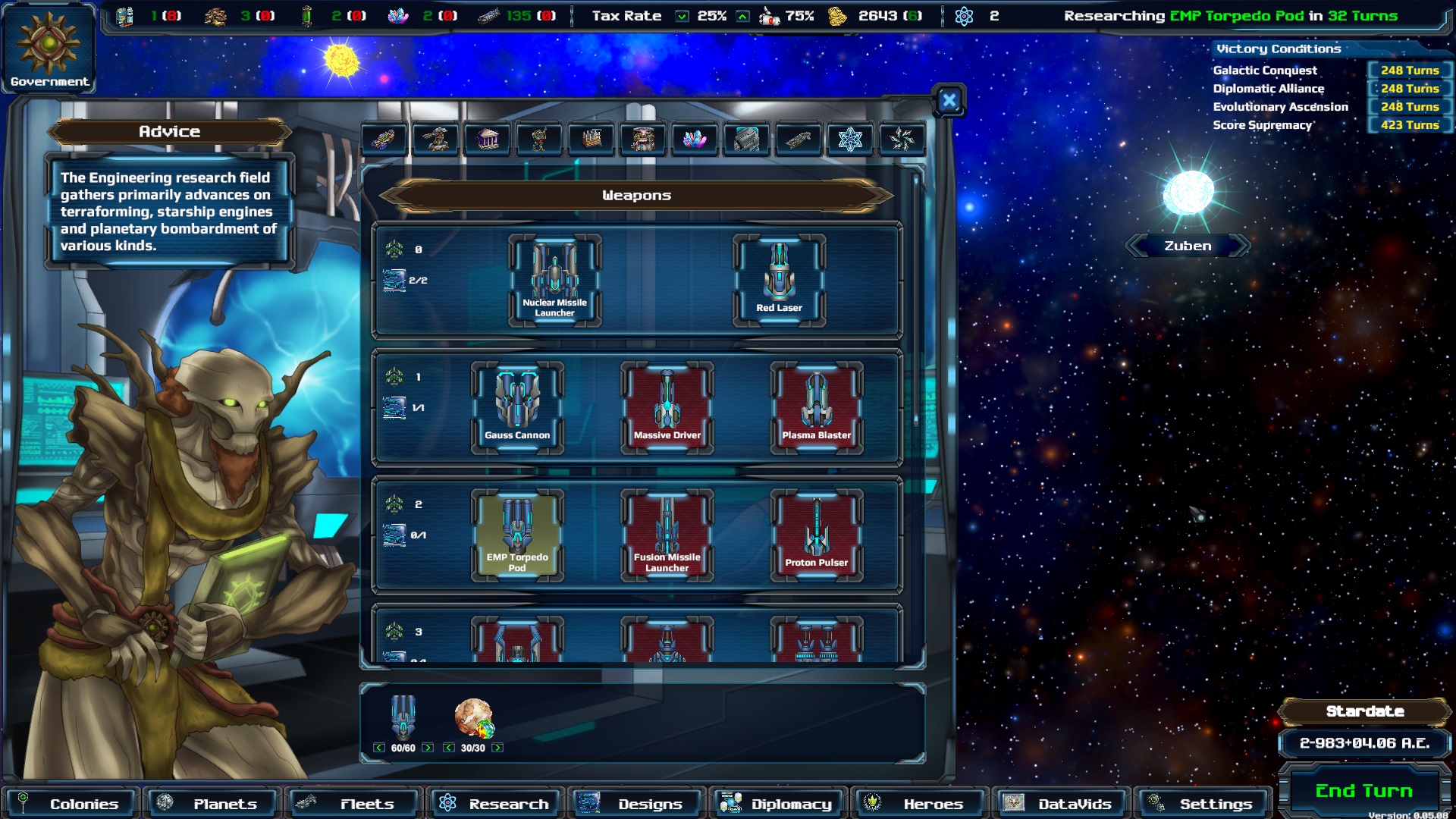
Task: Open the Government panel
Action: 49,48
